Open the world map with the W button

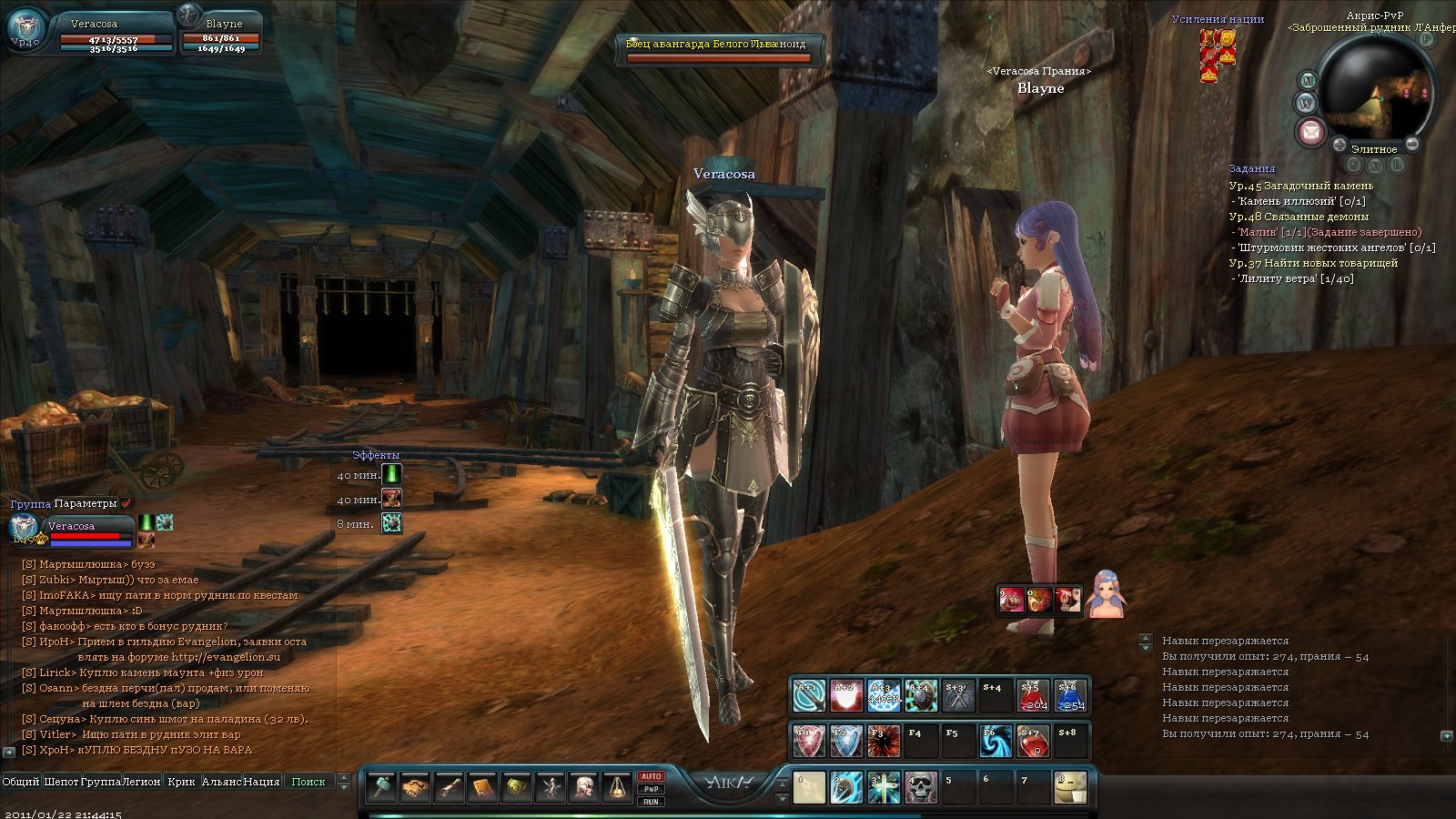pos(1307,103)
